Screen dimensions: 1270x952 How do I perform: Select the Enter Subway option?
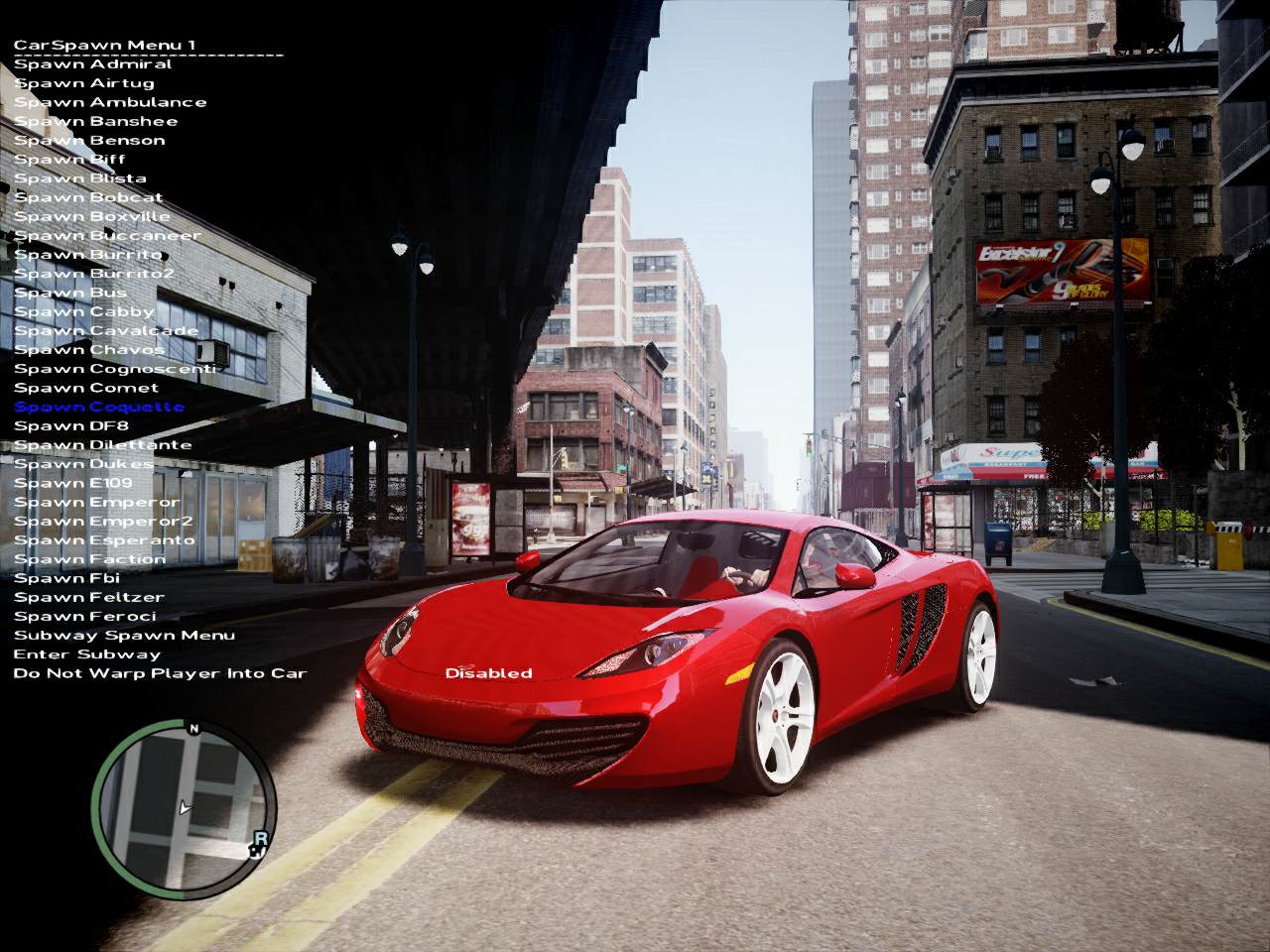pos(86,654)
